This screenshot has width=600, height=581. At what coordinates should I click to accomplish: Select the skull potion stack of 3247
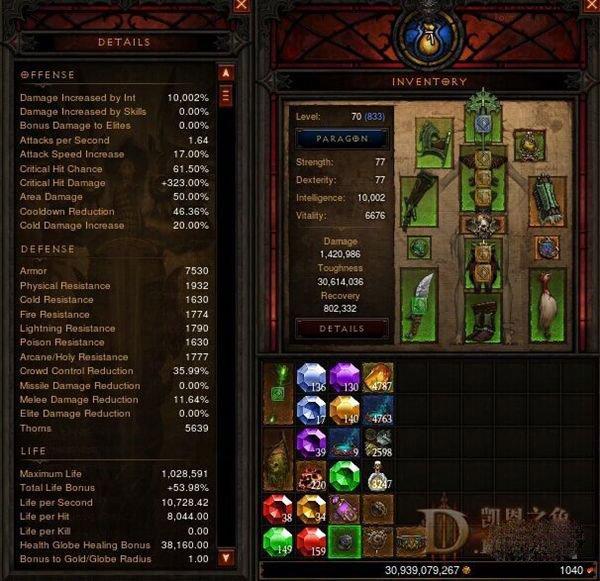377,476
